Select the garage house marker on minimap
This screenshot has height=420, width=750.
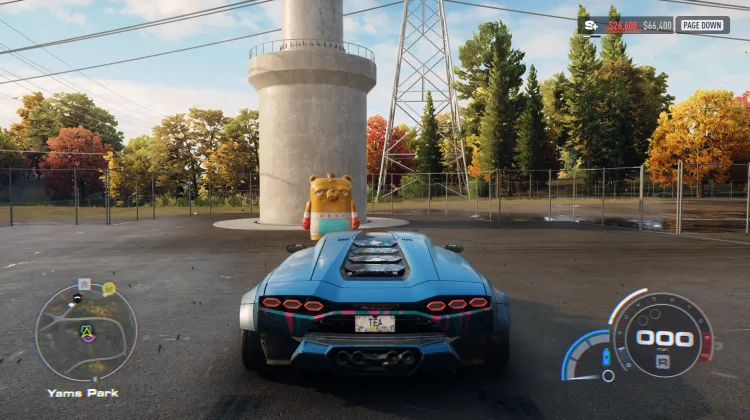tap(84, 284)
